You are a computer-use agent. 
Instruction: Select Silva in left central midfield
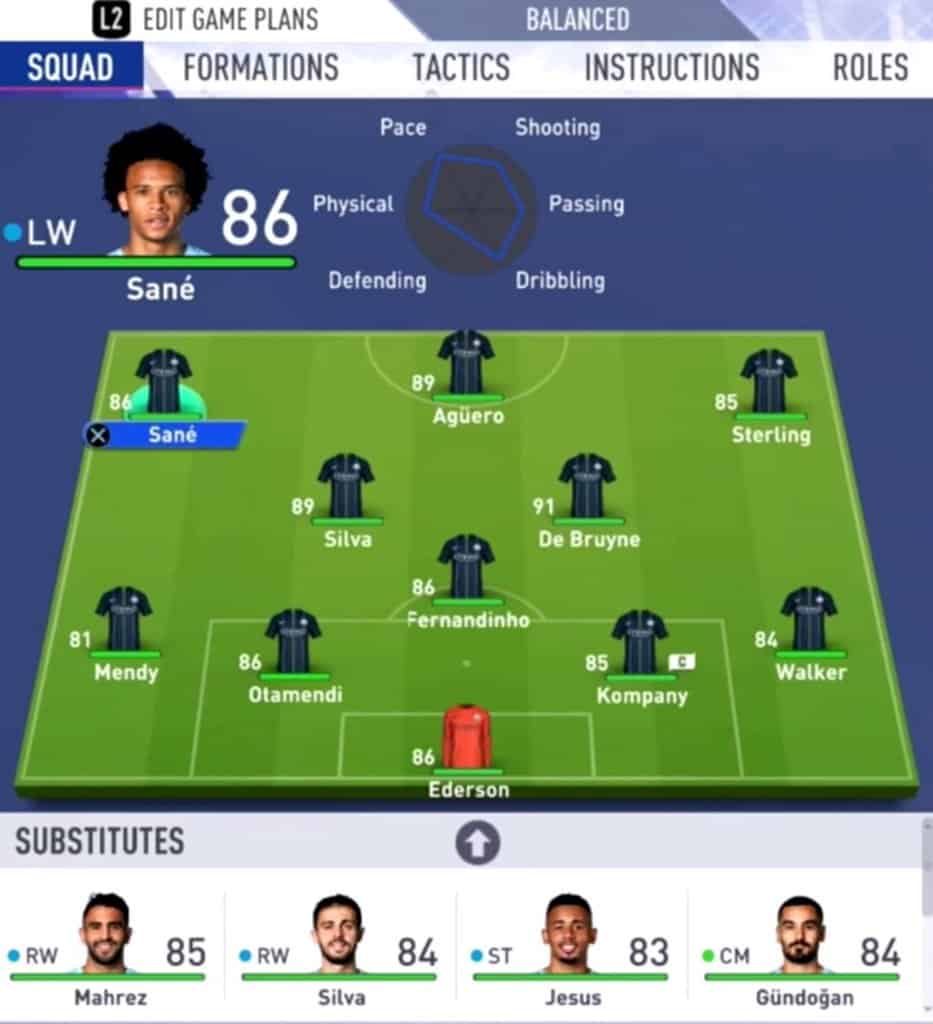click(x=346, y=488)
